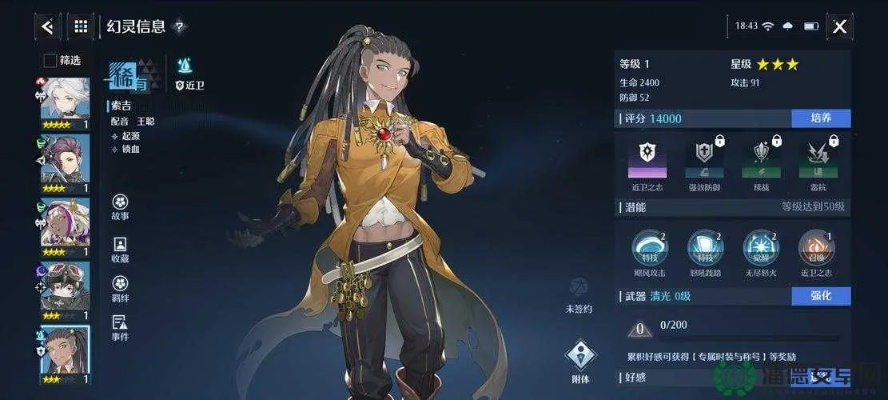Screen dimensions: 888x400
Task: View the 羁绊 bonds section
Action: coord(120,289)
